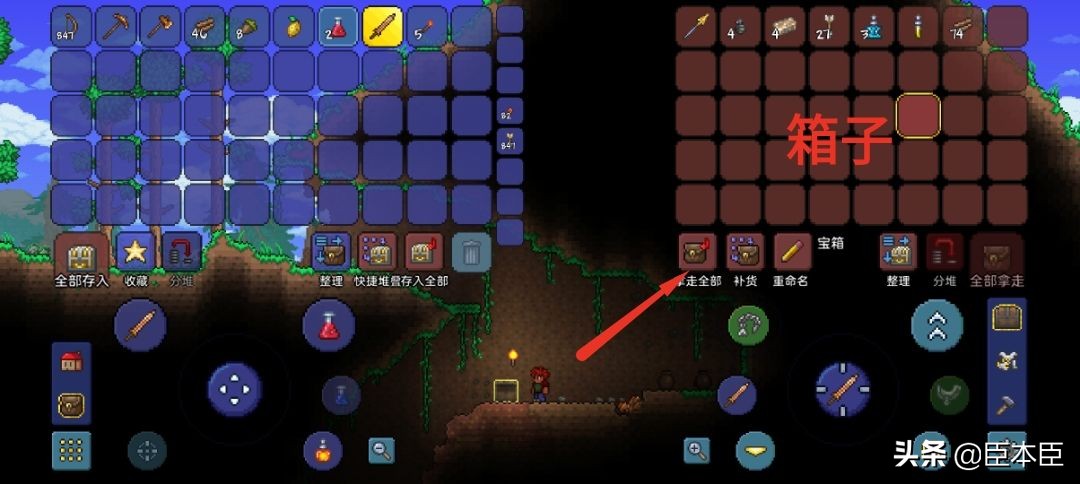Open the inventory trash can slot
The image size is (1080, 484).
coord(471,253)
